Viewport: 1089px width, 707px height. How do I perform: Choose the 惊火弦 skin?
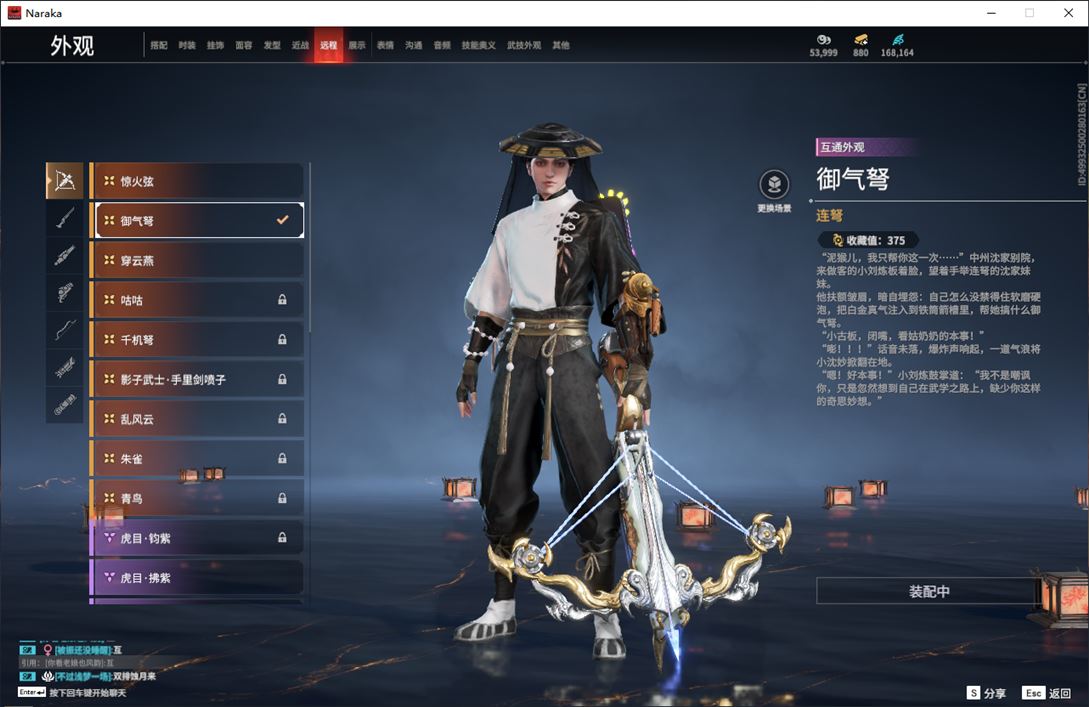198,181
